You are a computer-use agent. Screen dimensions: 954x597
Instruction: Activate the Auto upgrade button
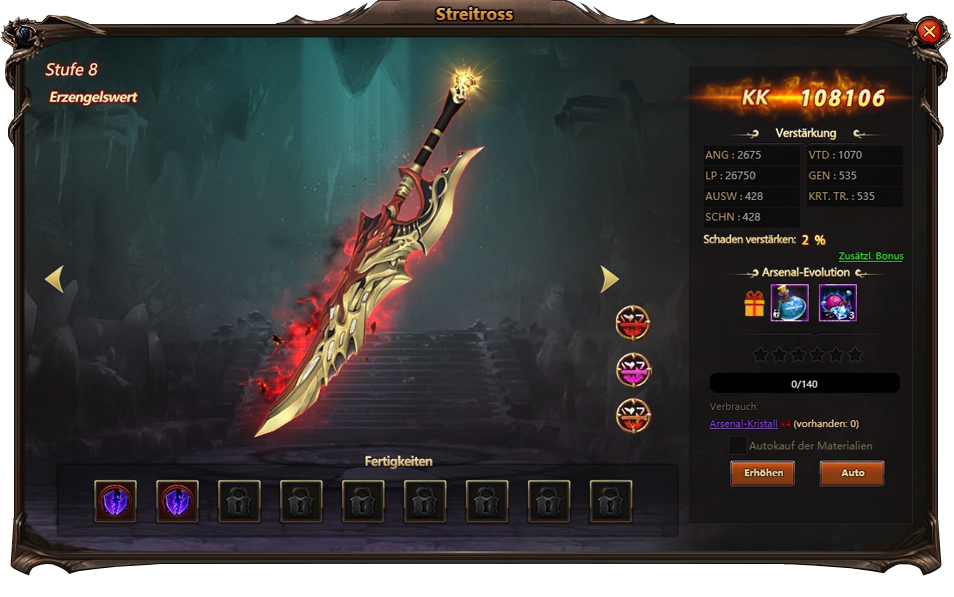[x=852, y=472]
